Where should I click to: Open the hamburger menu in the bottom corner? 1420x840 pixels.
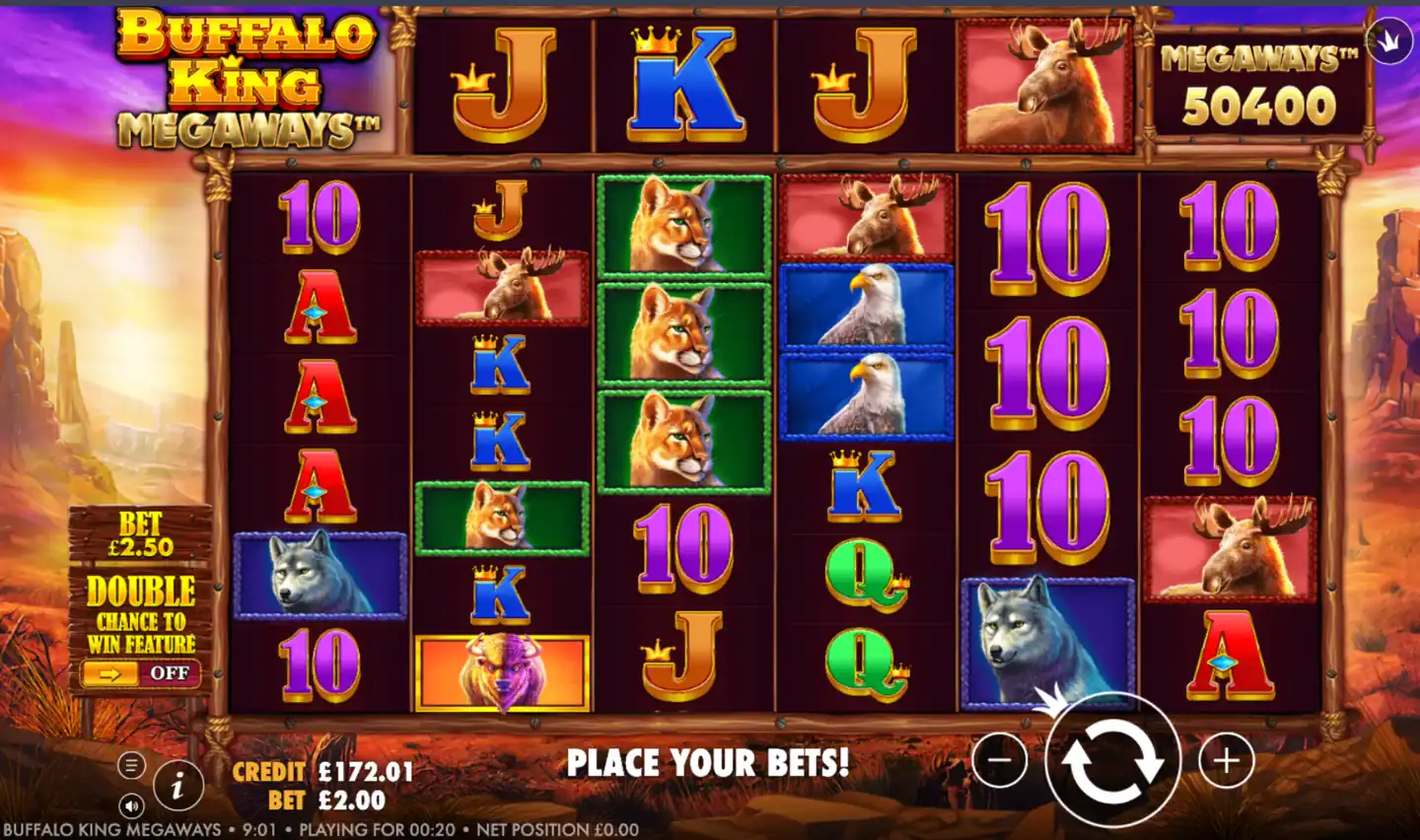[131, 764]
